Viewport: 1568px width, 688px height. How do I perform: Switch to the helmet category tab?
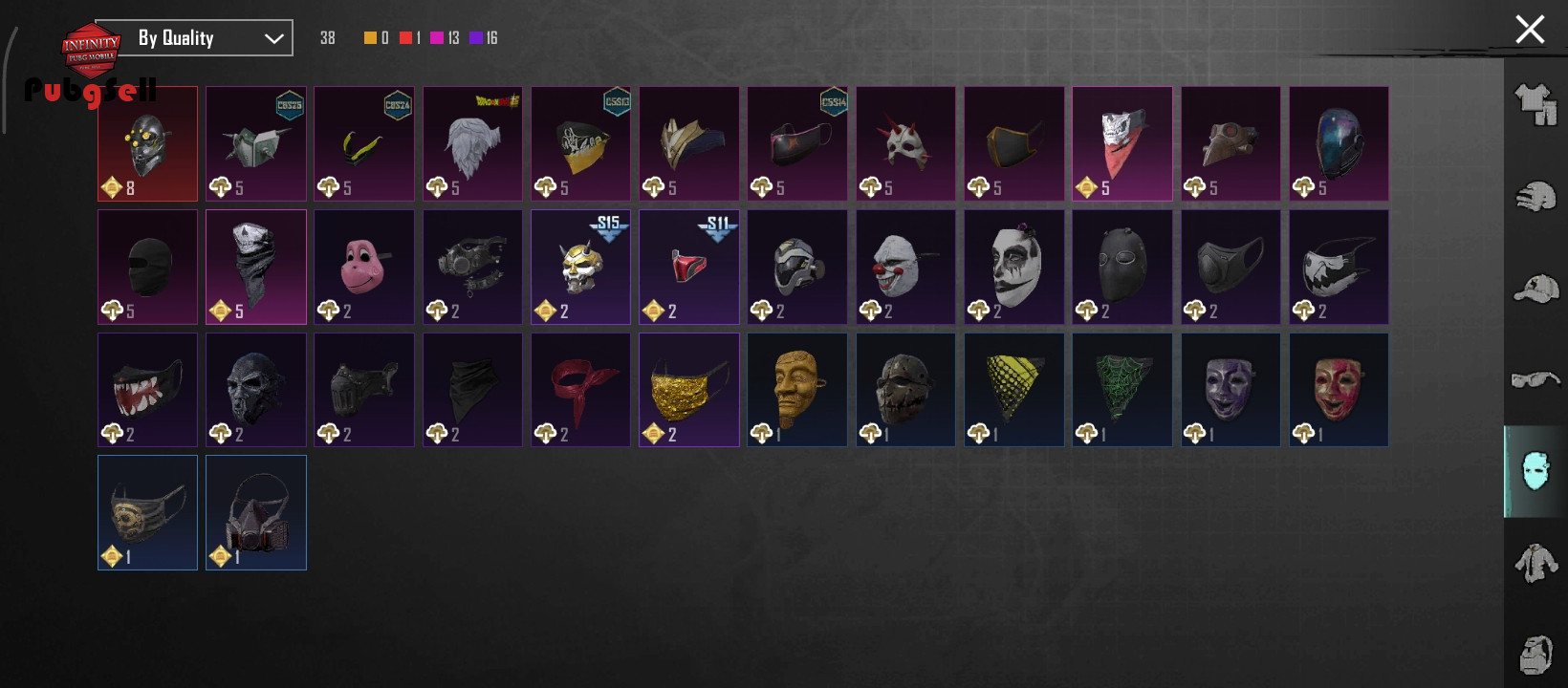point(1535,197)
